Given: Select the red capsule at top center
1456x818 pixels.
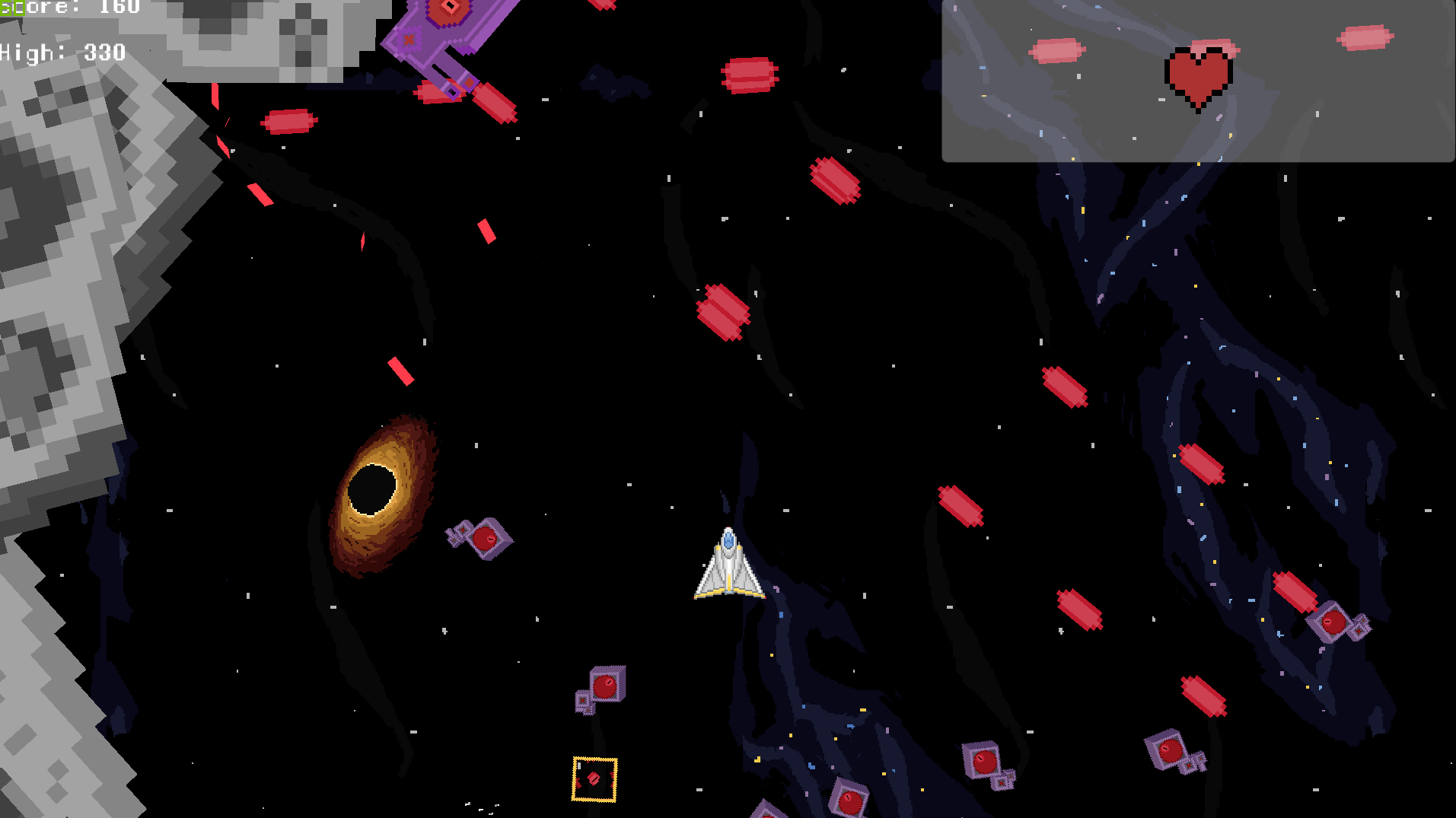Looking at the screenshot, I should [x=750, y=75].
